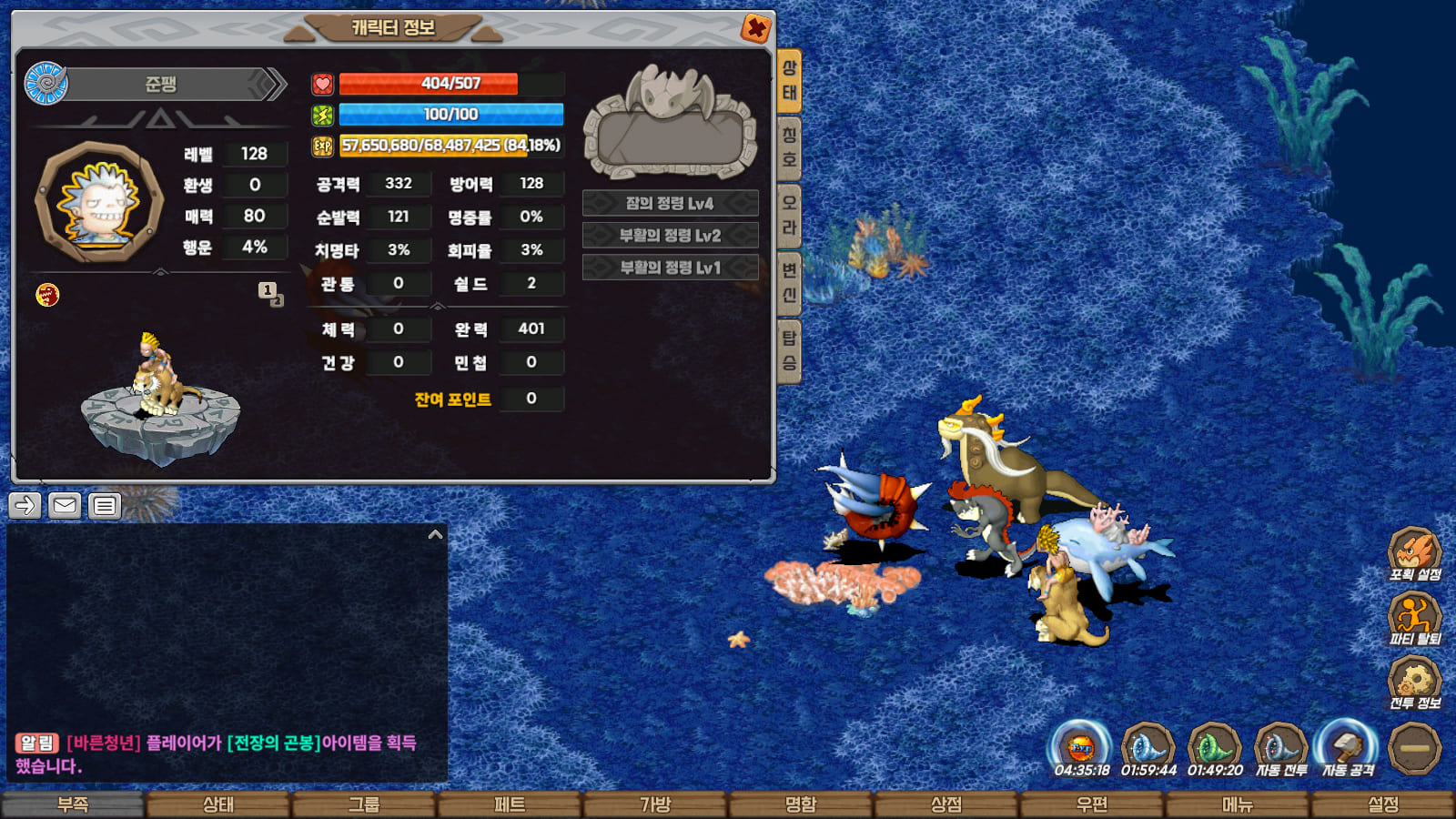Toggle 자동 공격 auto attack
The image size is (1456, 819).
click(1348, 747)
